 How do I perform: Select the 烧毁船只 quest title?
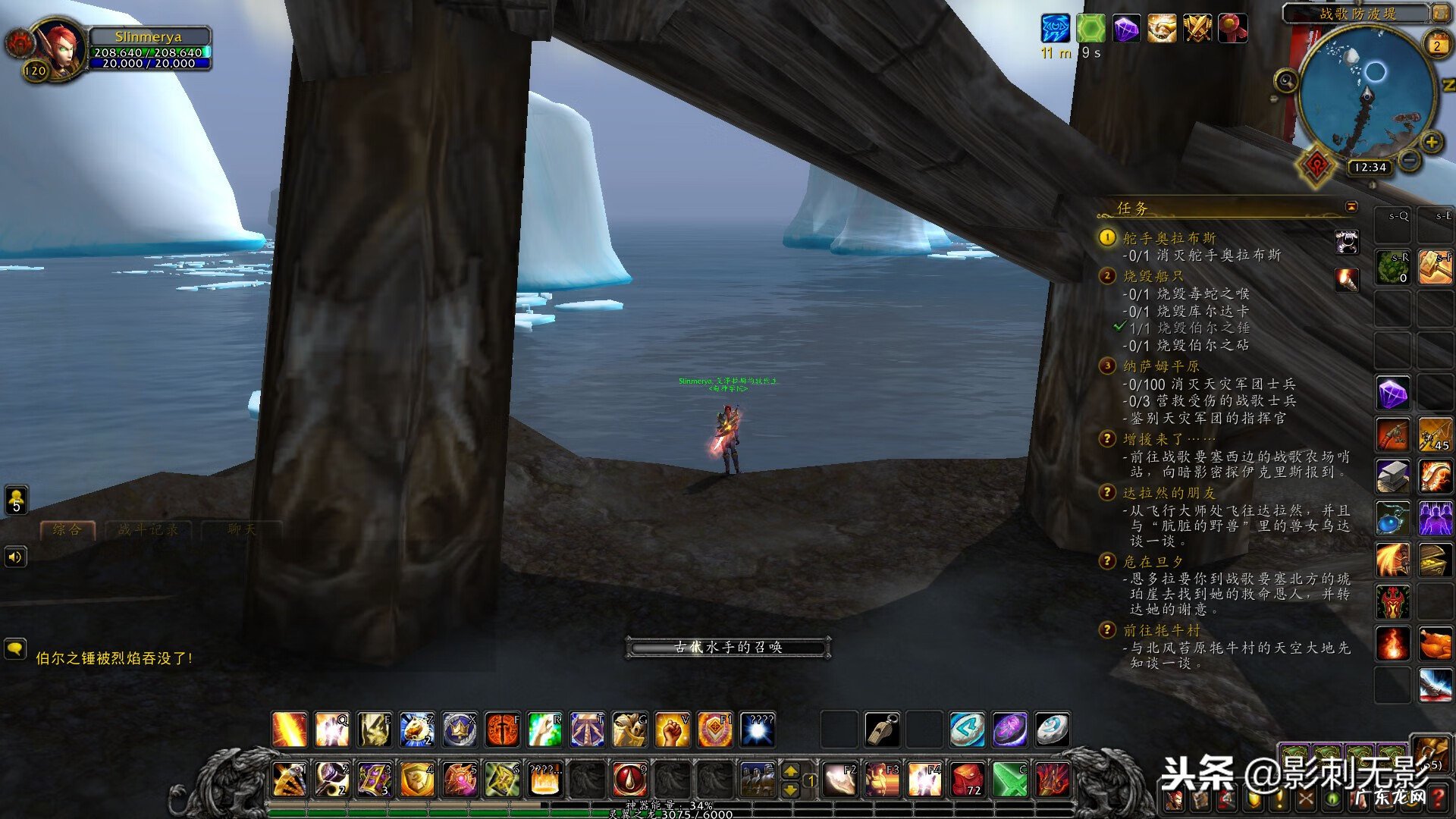coord(1153,276)
